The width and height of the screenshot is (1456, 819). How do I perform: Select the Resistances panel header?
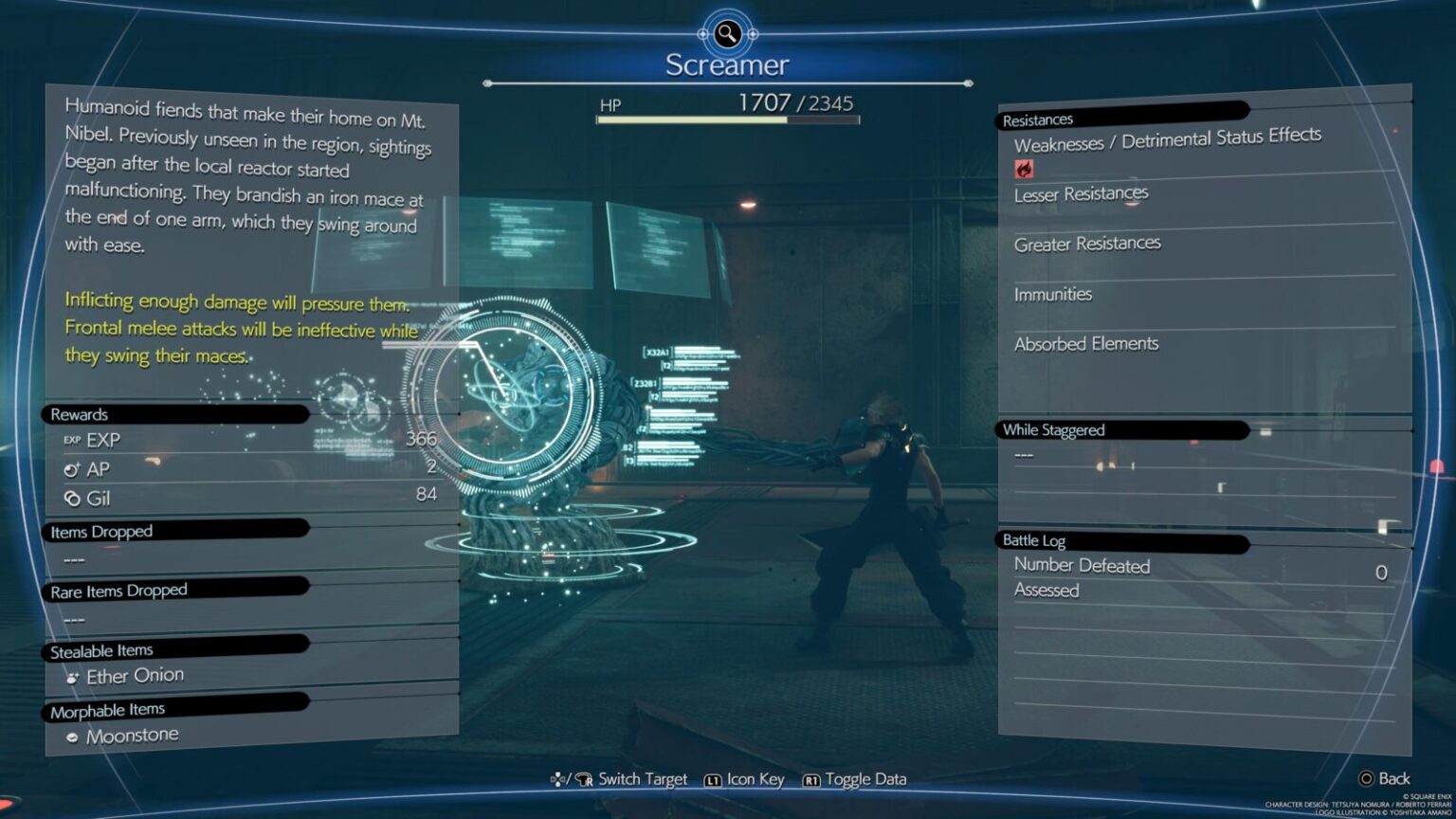coord(1039,118)
